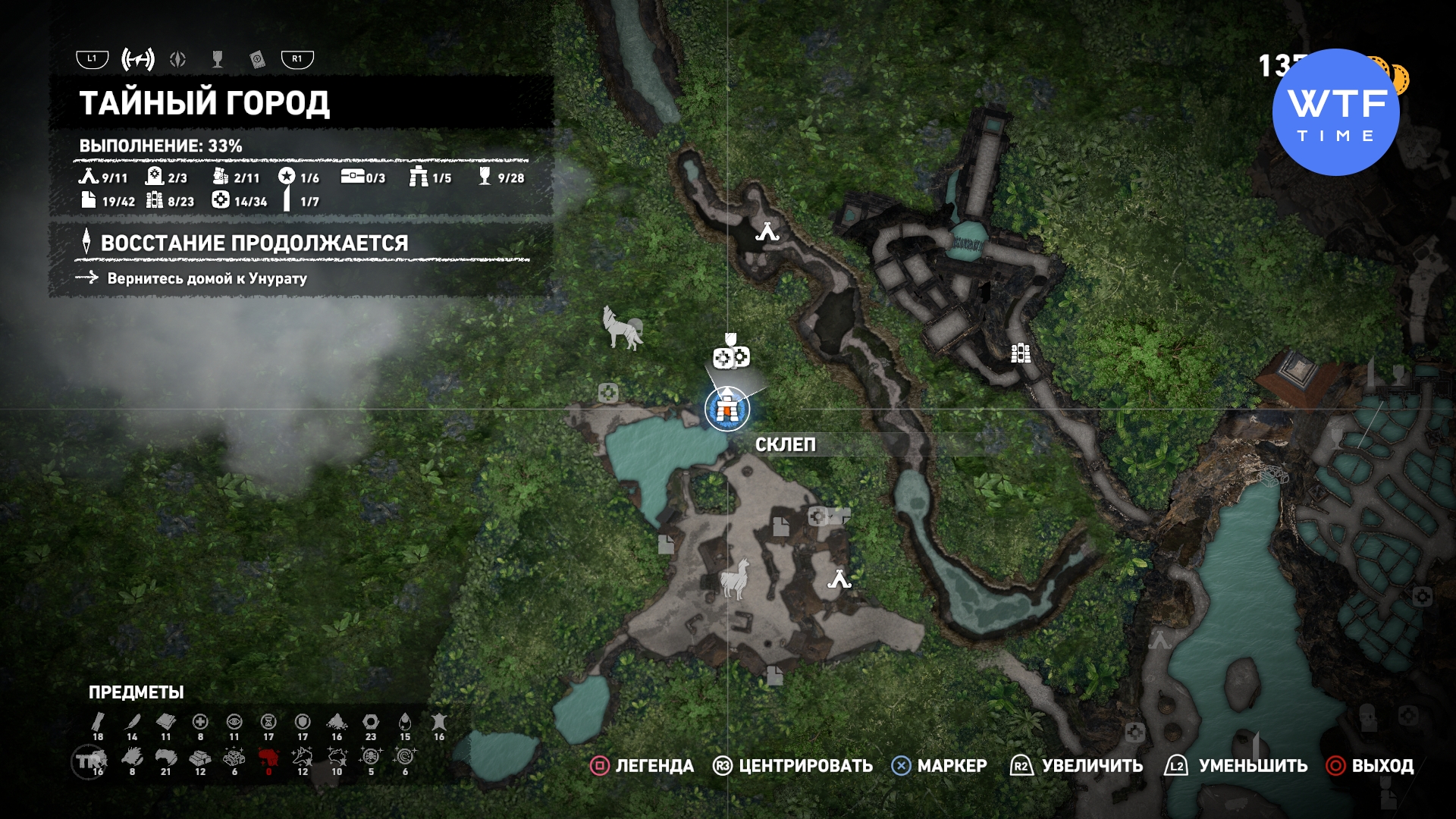Screen dimensions: 1456x819
Task: Switch to the artifact card tab
Action: (257, 59)
